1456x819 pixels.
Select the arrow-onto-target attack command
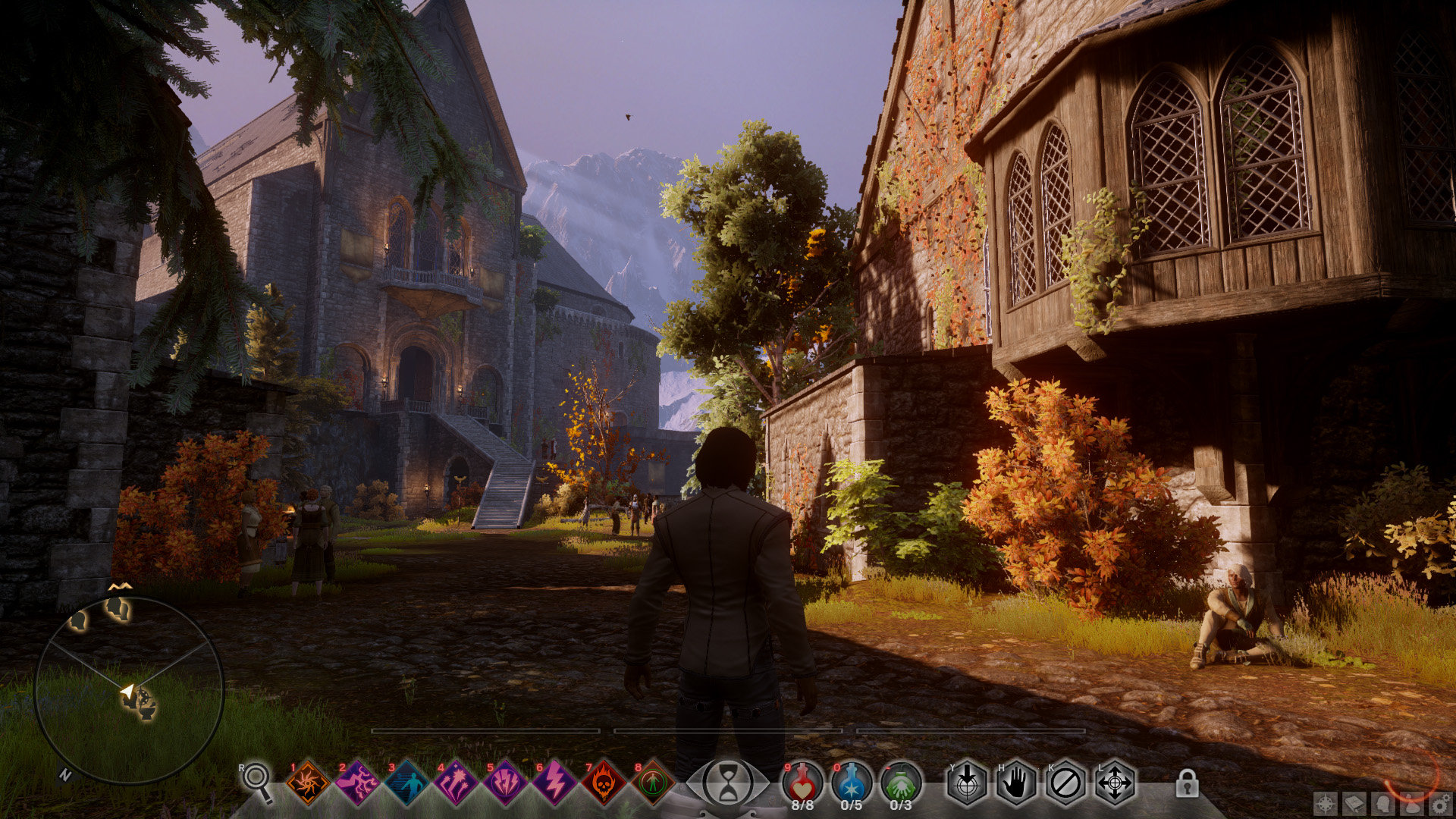(967, 783)
